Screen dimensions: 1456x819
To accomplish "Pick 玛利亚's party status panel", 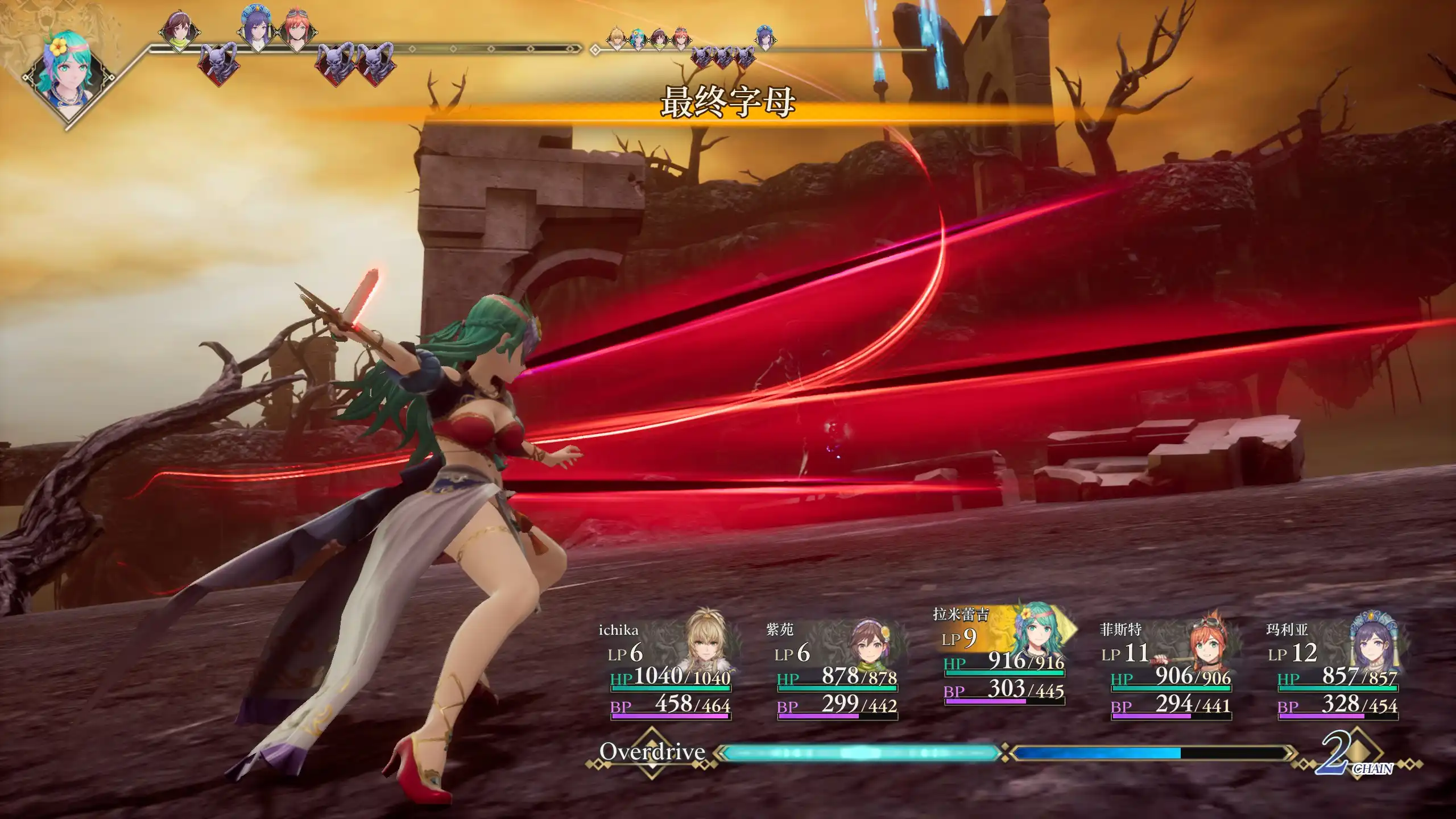I will coord(1337,671).
